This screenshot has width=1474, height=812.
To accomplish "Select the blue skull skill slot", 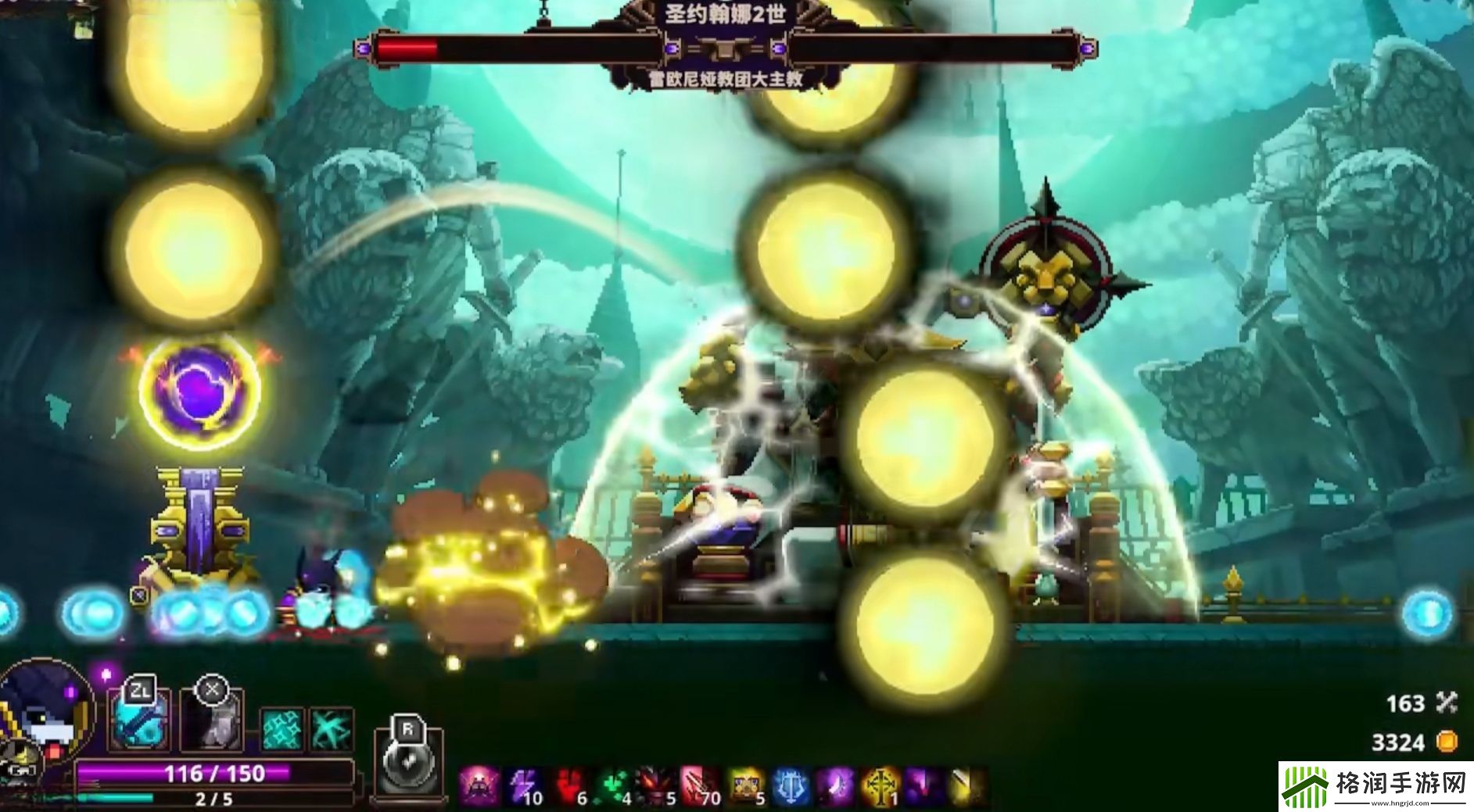I will (x=138, y=721).
